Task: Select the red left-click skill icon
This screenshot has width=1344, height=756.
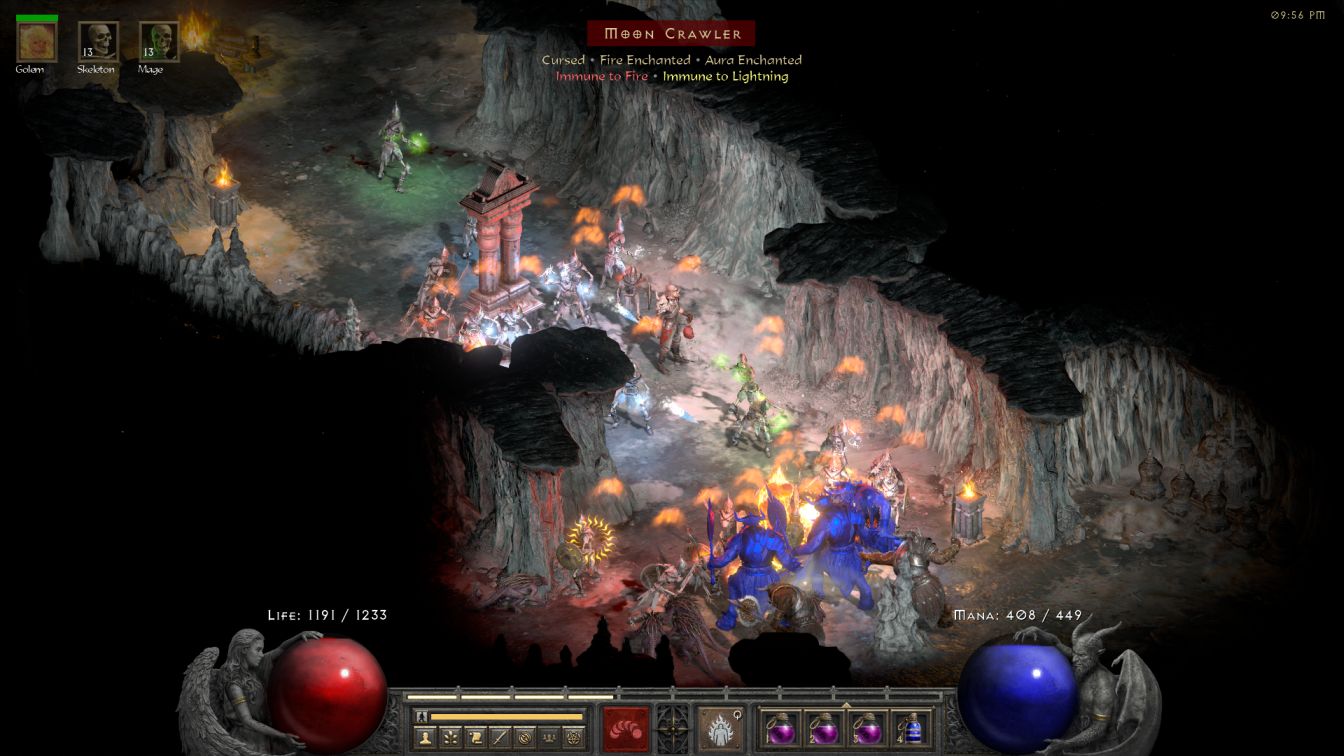Action: (625, 728)
